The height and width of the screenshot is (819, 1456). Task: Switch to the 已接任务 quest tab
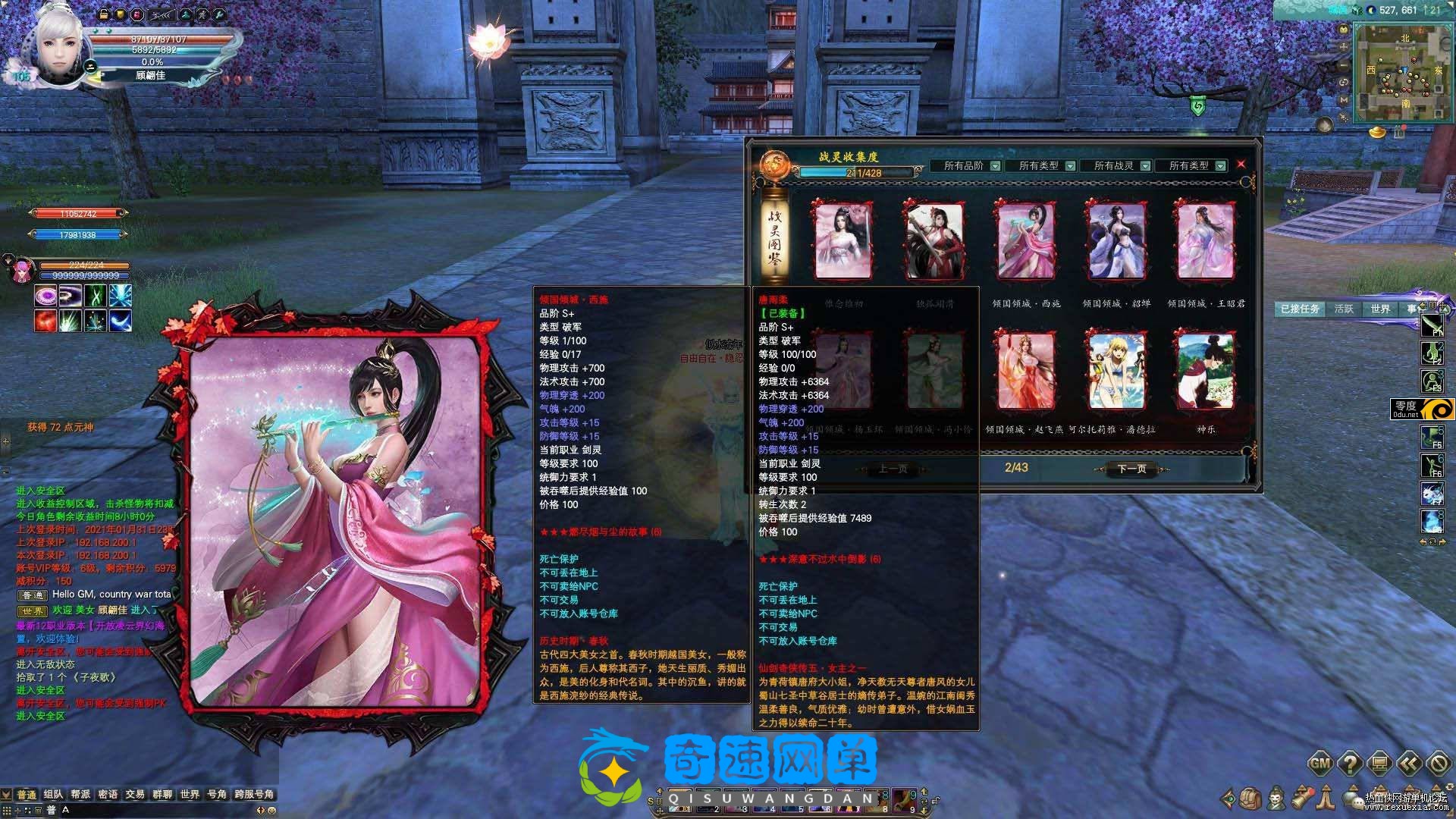tap(1300, 309)
